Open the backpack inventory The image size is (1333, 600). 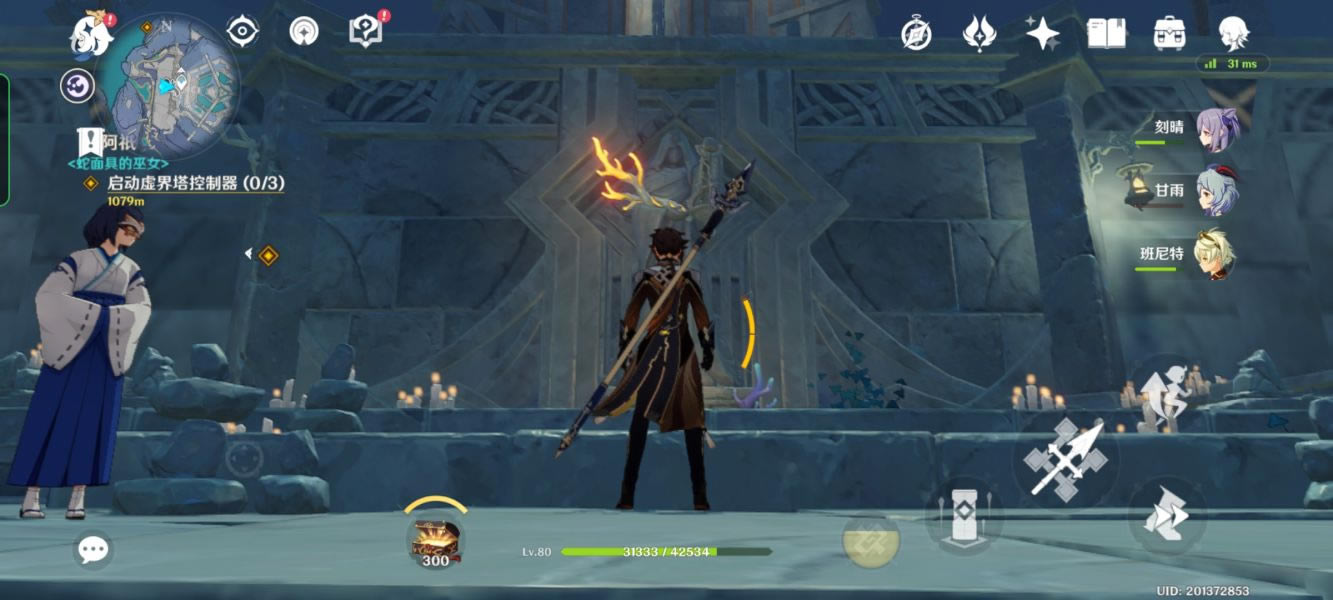click(x=1169, y=34)
